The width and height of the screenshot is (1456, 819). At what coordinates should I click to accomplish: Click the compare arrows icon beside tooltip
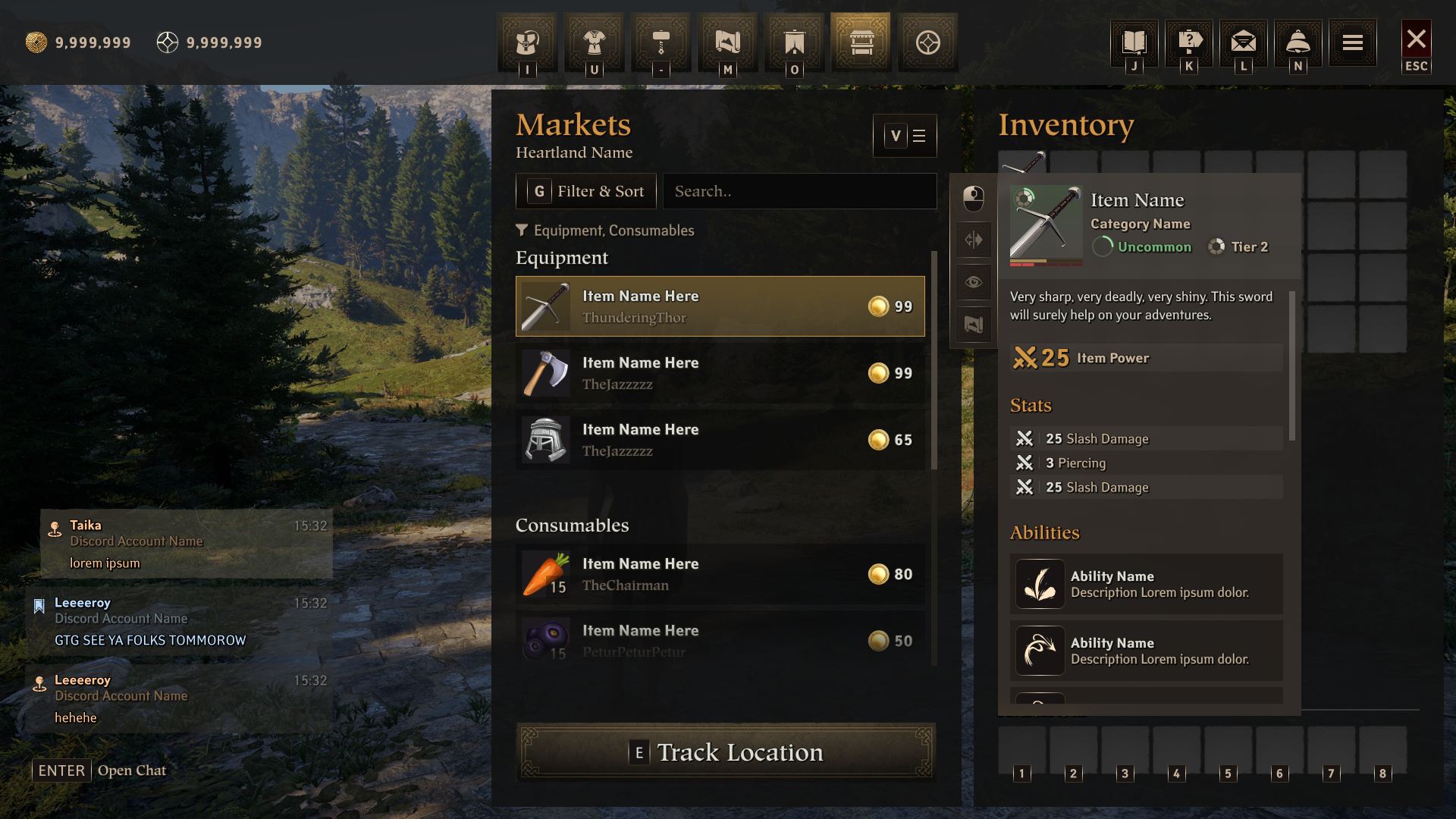(x=974, y=240)
